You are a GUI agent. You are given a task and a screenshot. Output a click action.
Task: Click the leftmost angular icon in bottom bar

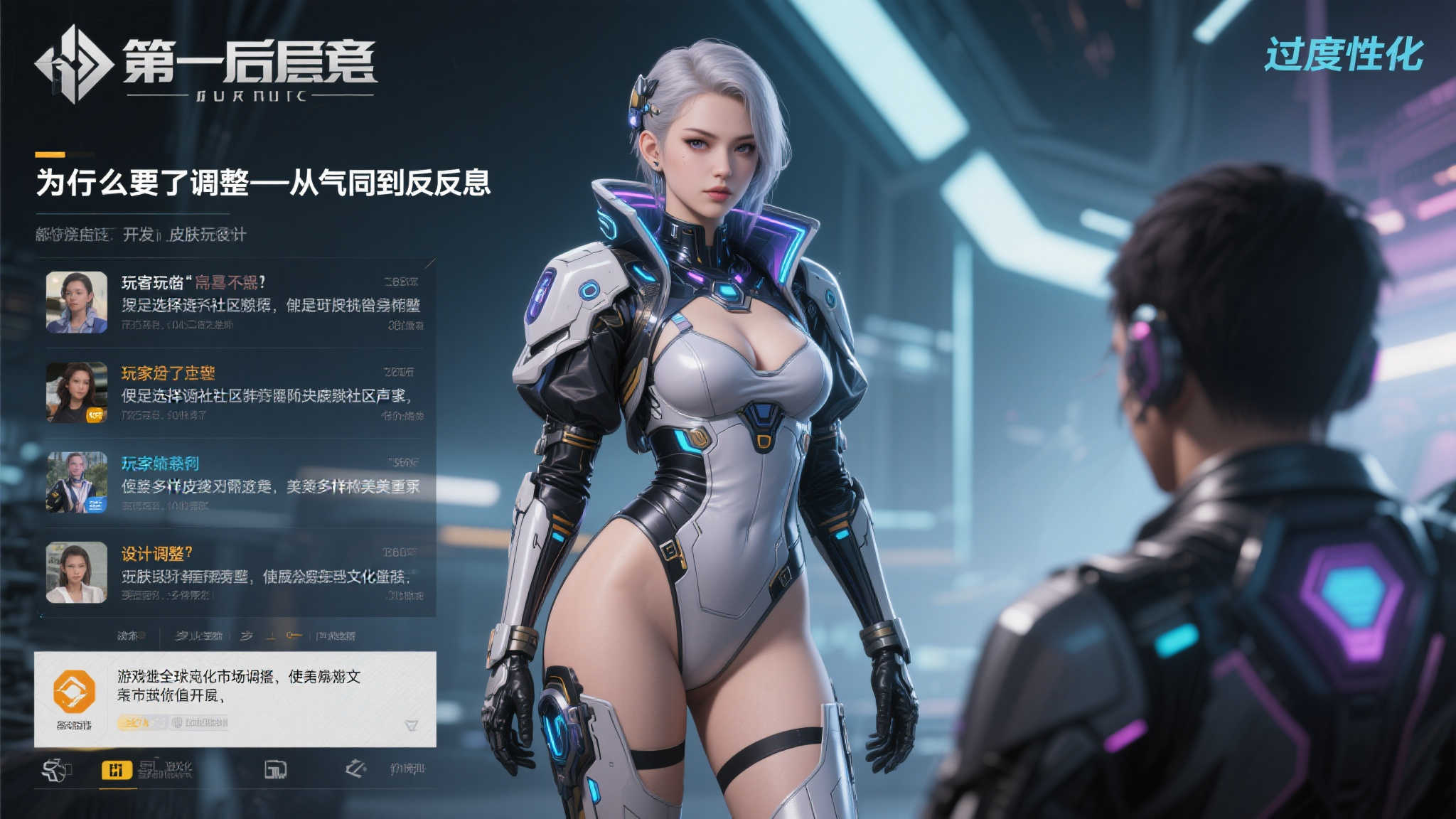[x=56, y=770]
